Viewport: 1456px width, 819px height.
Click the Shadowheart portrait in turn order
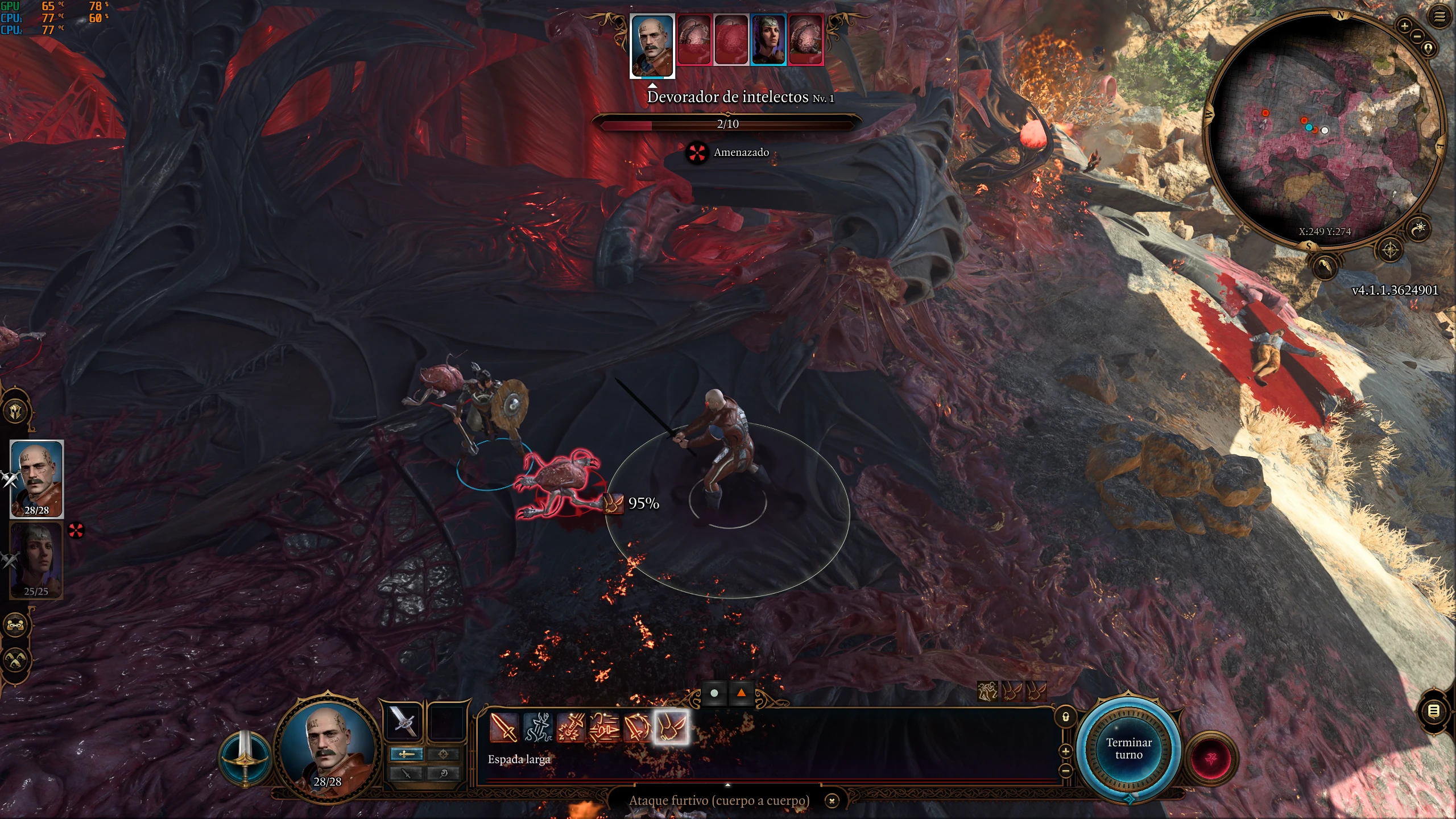point(768,40)
